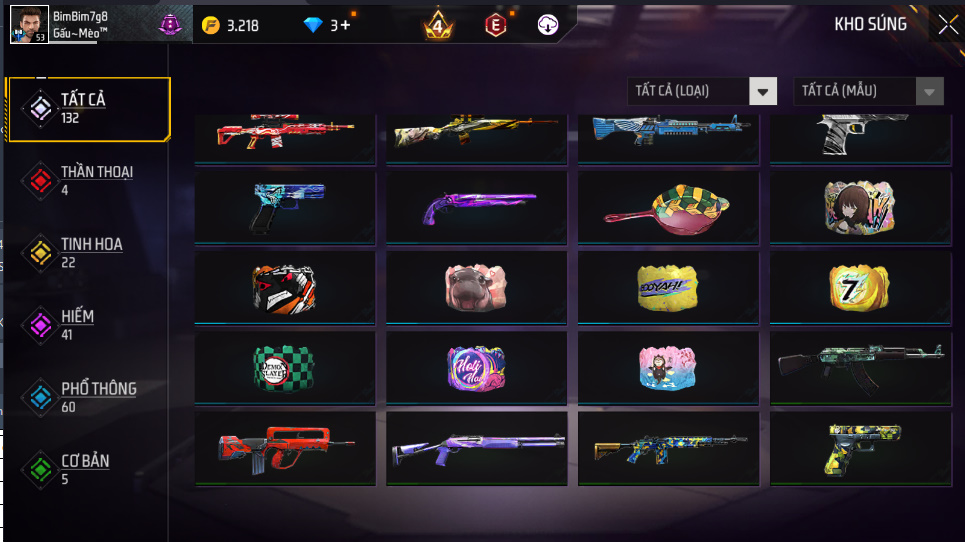Open the download center icon
The height and width of the screenshot is (542, 965).
pos(547,25)
